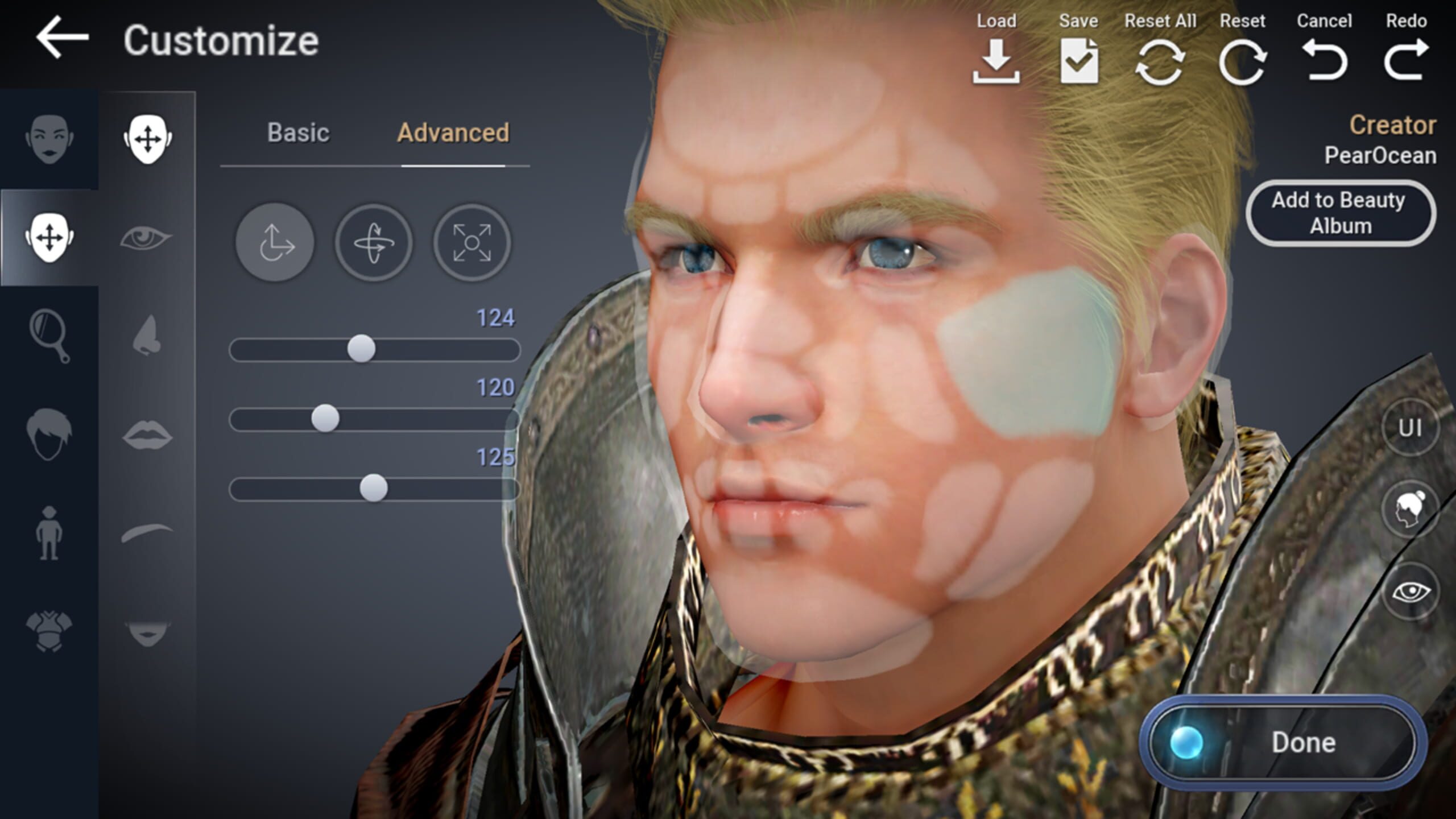The width and height of the screenshot is (1456, 819).
Task: Activate the rotate adjustment mode
Action: 374,242
